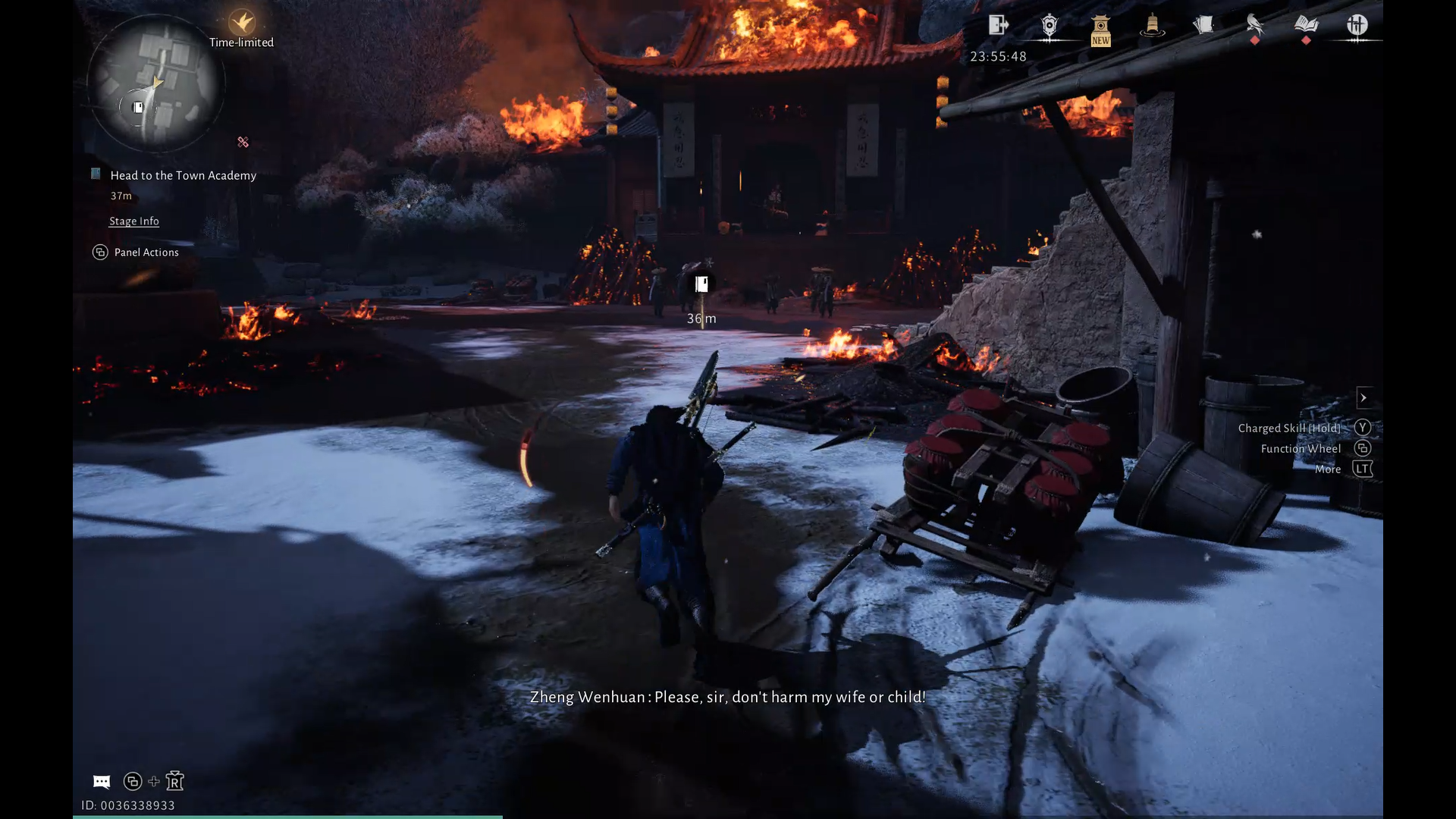Open the shield emblem menu icon
This screenshot has width=1456, height=819.
click(1050, 27)
